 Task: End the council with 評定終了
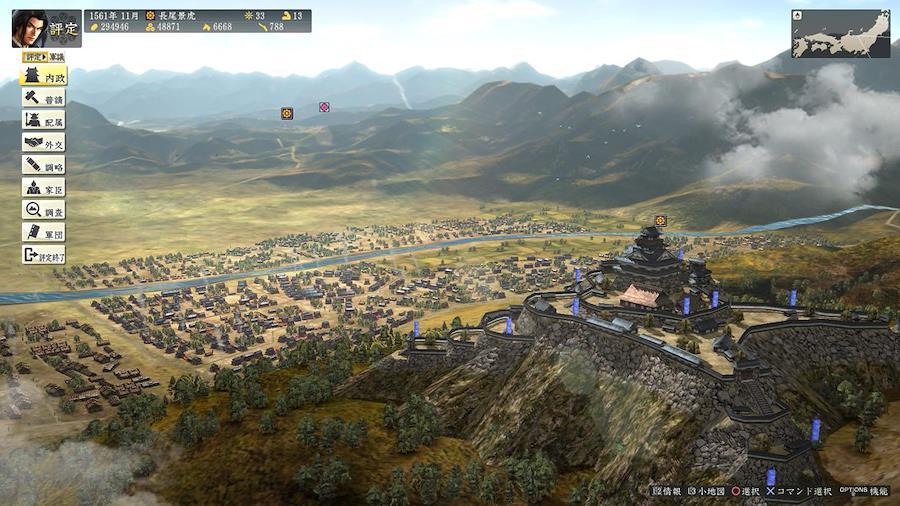click(43, 255)
